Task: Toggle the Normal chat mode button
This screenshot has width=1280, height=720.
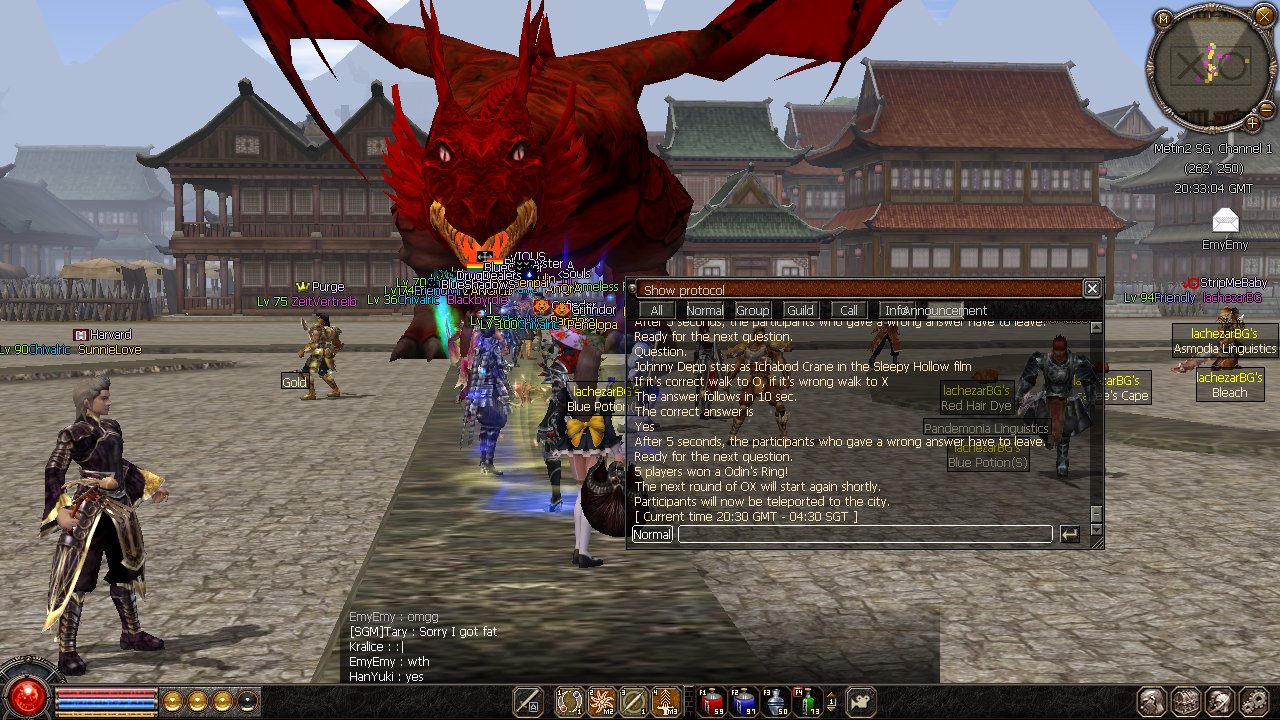Action: click(652, 535)
